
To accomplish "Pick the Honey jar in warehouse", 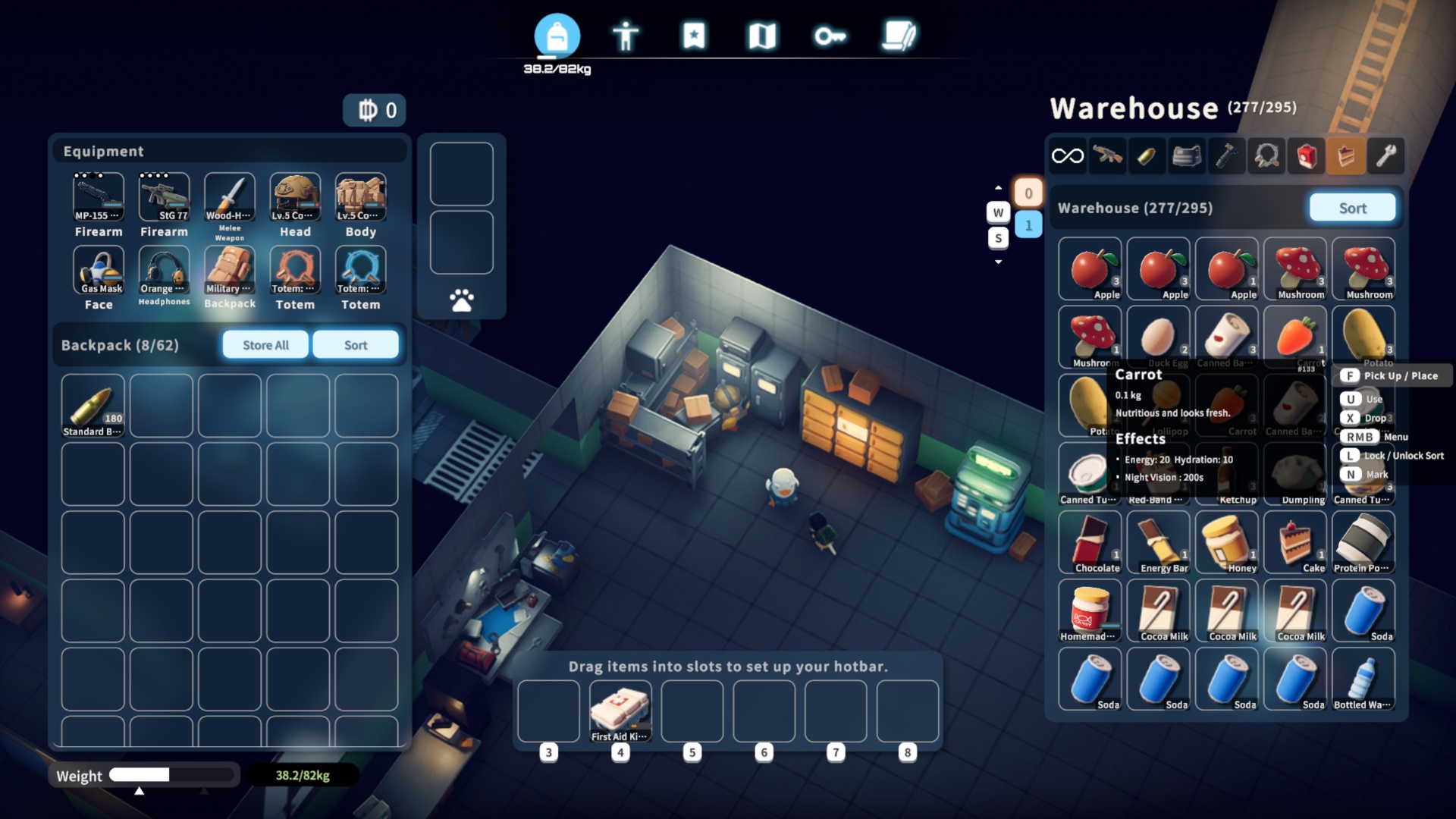I will (1226, 542).
